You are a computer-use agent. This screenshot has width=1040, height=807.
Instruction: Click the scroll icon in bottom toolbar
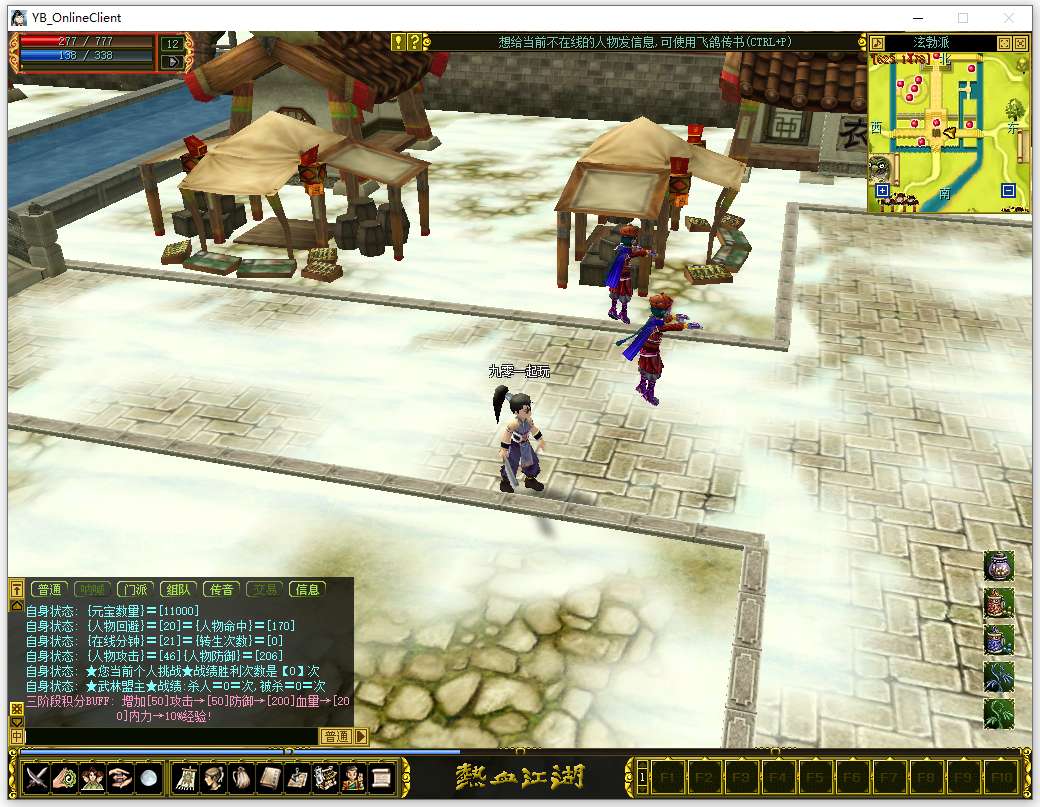pyautogui.click(x=381, y=777)
